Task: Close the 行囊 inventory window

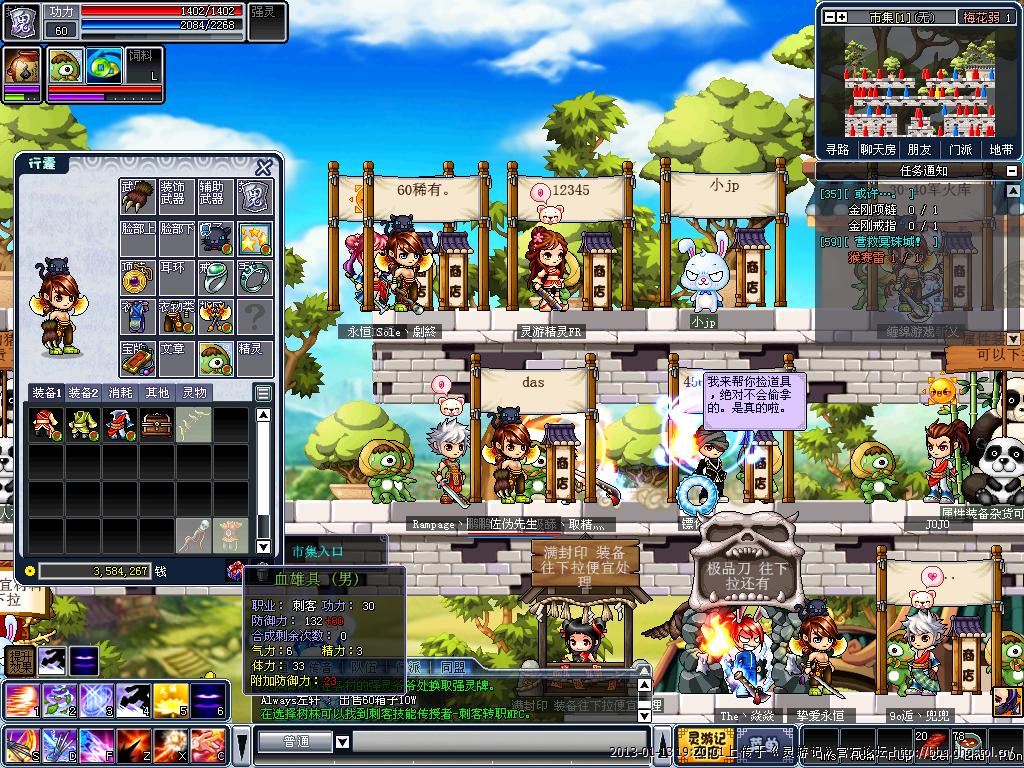Action: tap(264, 167)
